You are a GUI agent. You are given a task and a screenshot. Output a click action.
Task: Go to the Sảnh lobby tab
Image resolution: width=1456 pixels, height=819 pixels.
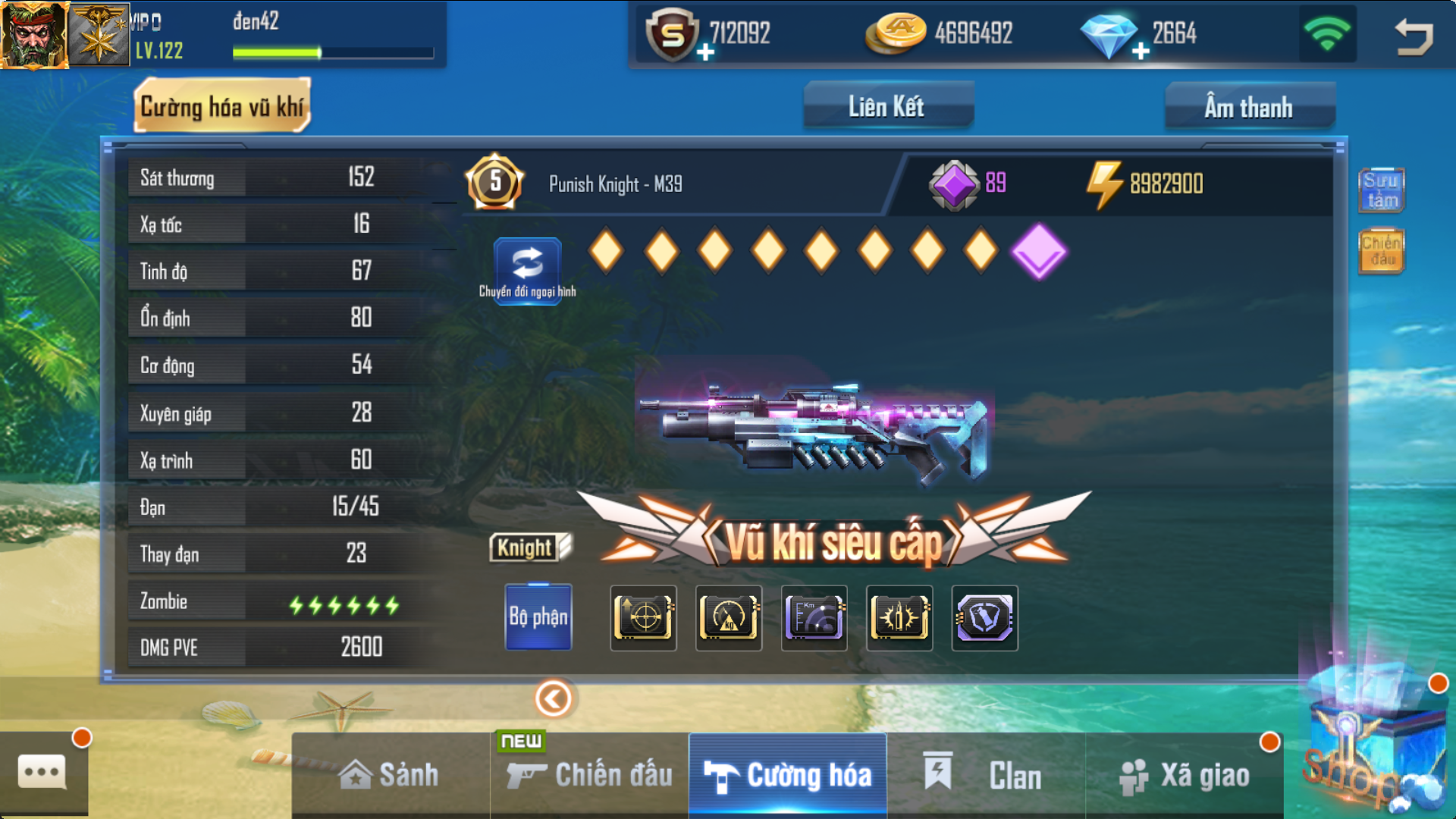[390, 775]
